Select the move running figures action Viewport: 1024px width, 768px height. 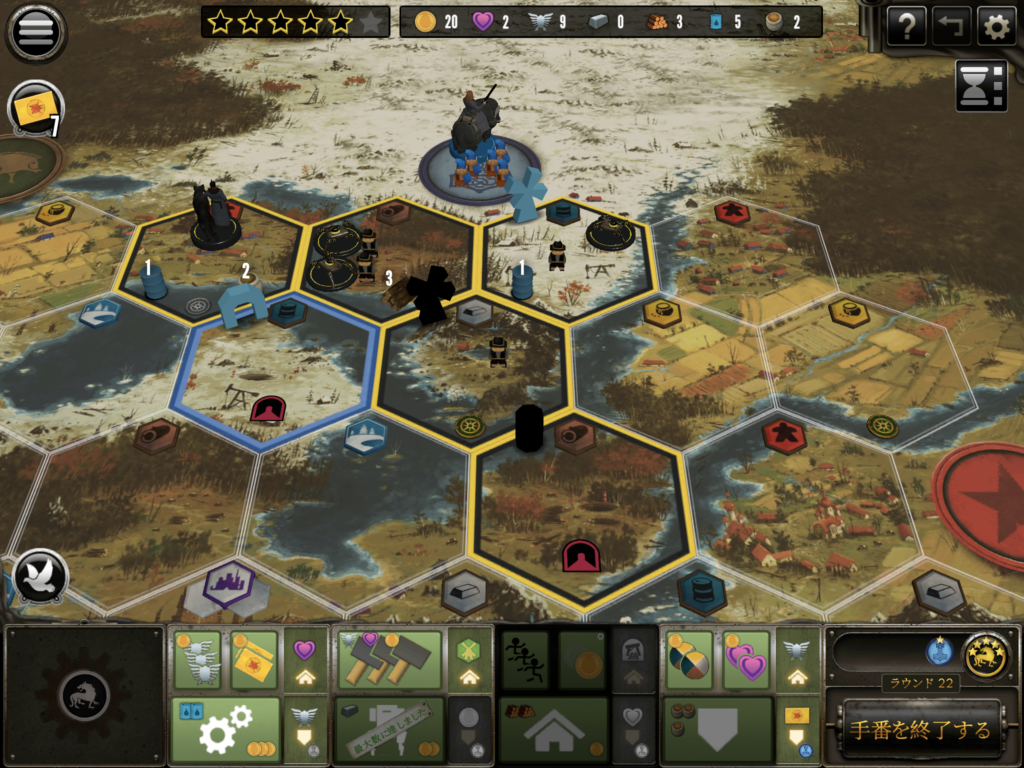[x=524, y=660]
